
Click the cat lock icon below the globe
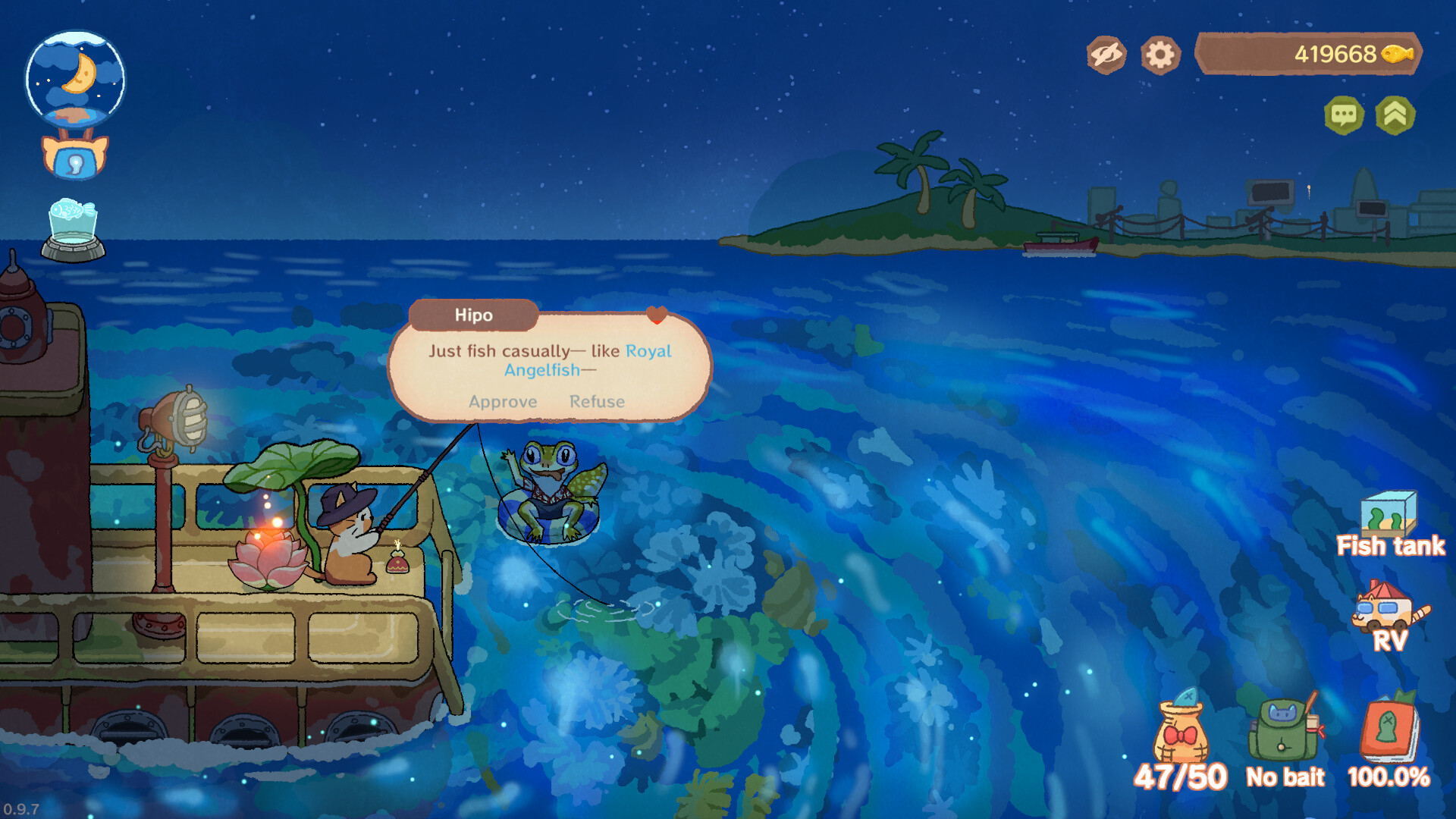[x=74, y=157]
